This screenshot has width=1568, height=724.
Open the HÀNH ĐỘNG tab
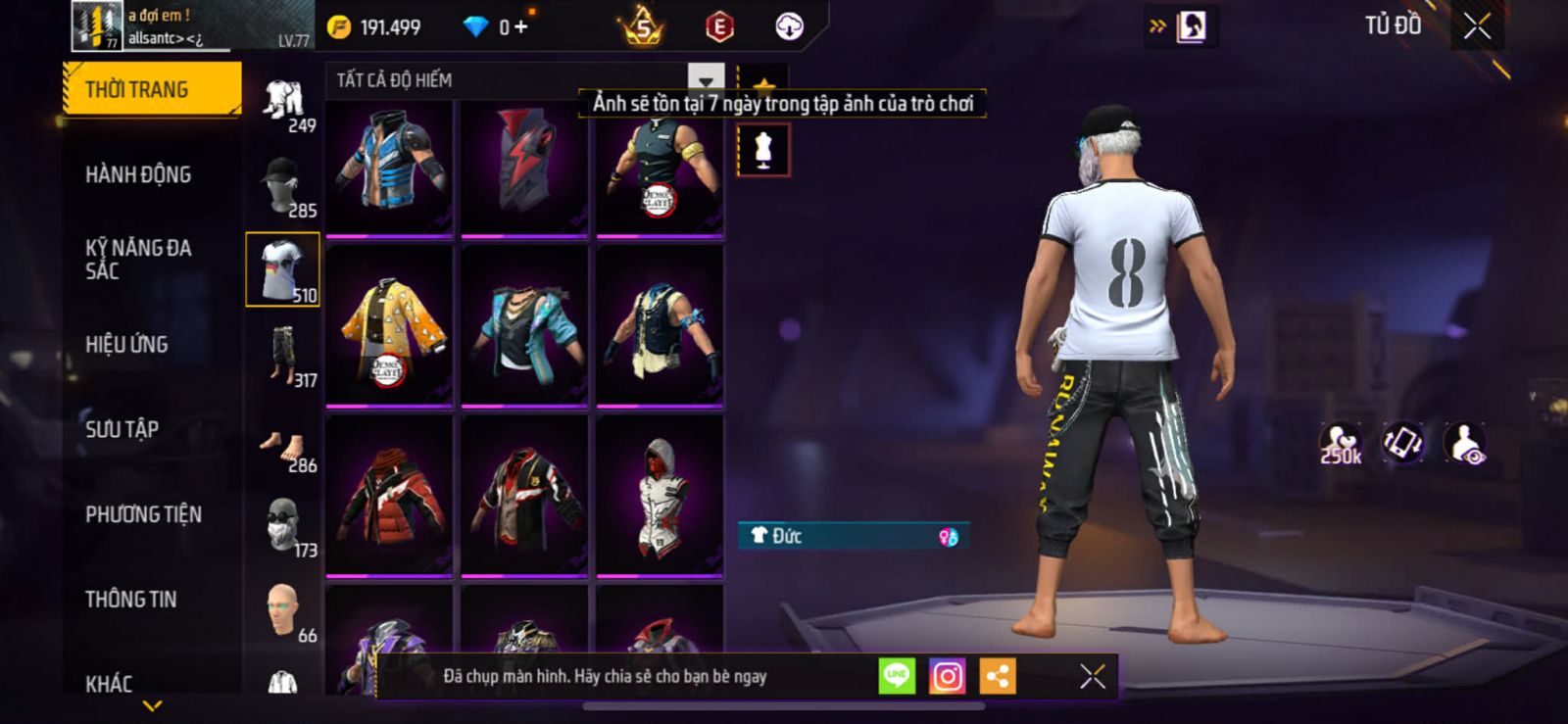tap(138, 174)
